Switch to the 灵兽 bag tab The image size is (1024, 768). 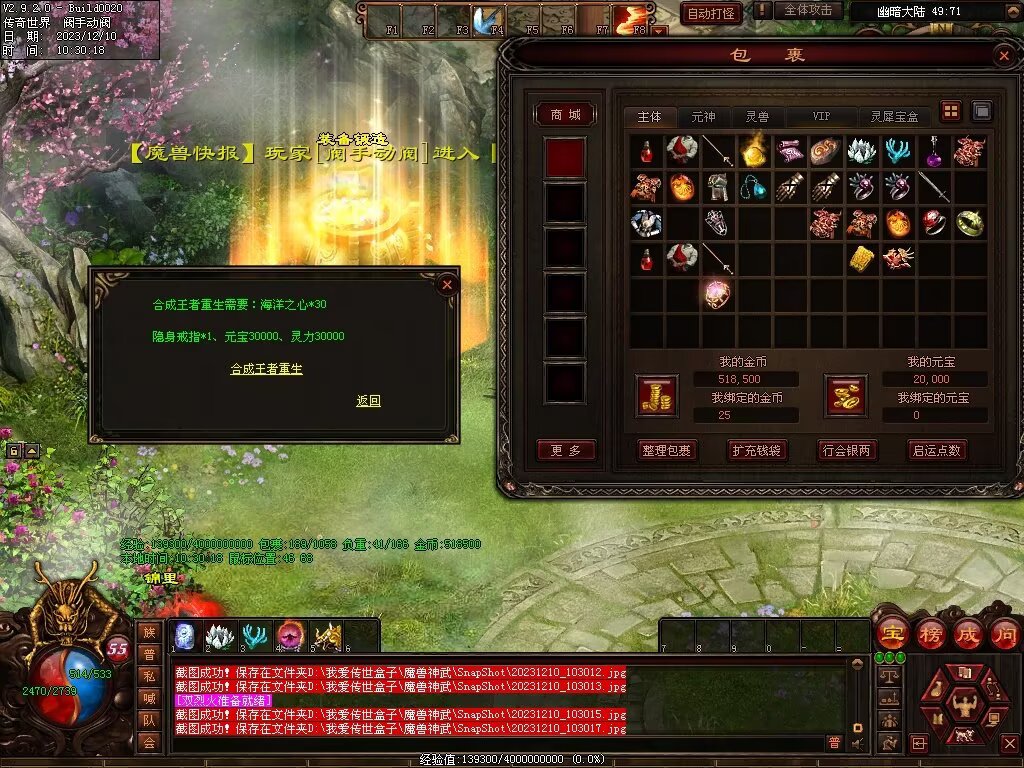(757, 117)
